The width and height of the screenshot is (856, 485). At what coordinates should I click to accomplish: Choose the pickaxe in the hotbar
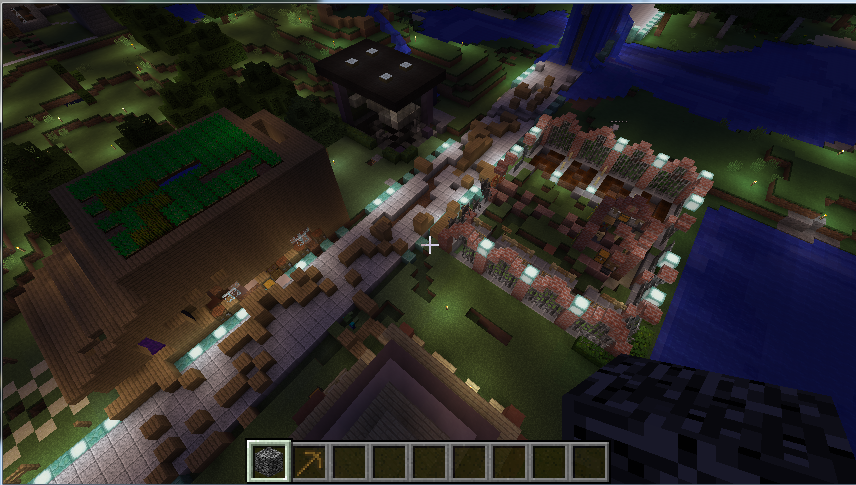point(309,461)
